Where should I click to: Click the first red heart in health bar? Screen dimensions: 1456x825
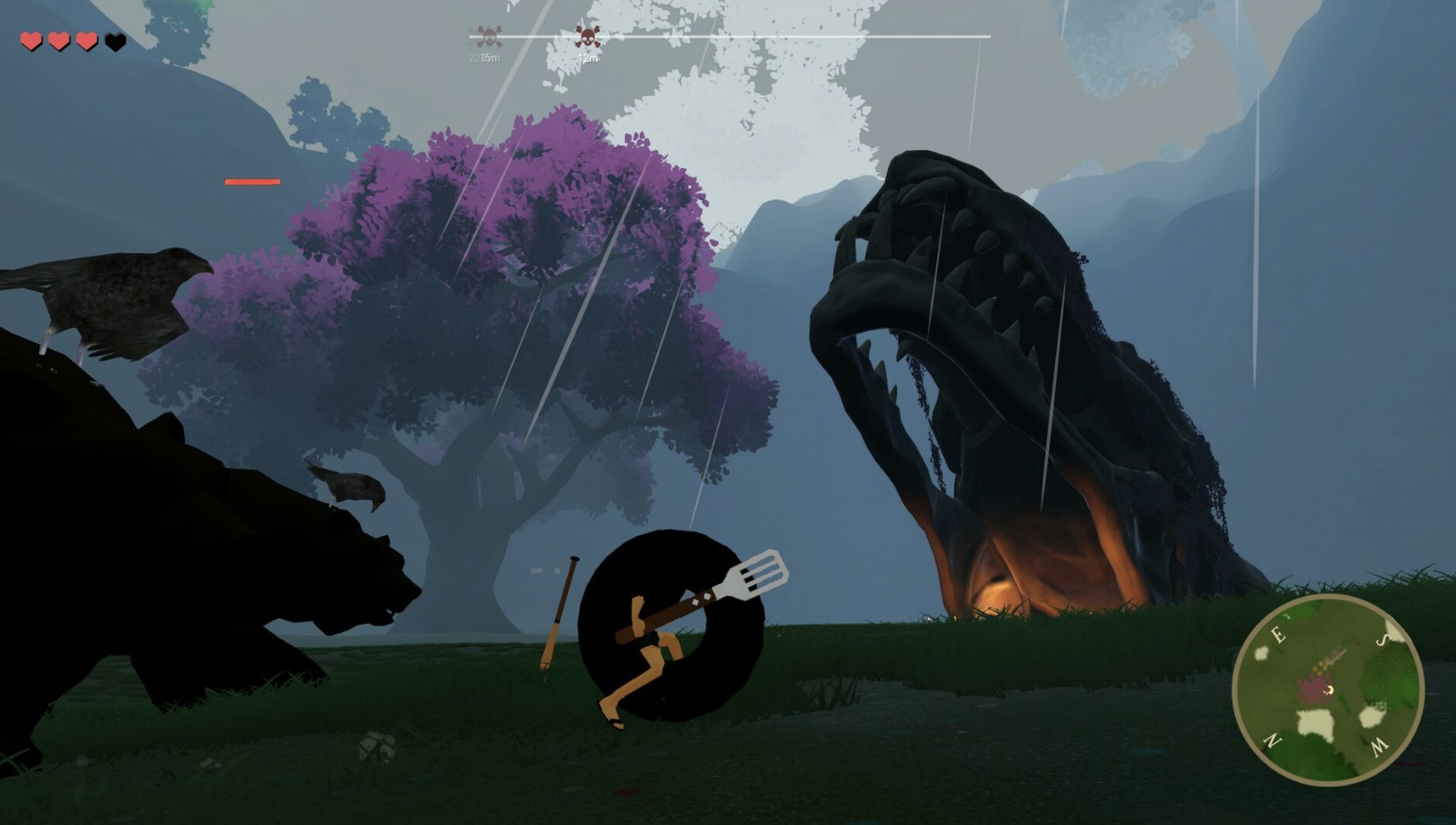[x=30, y=39]
